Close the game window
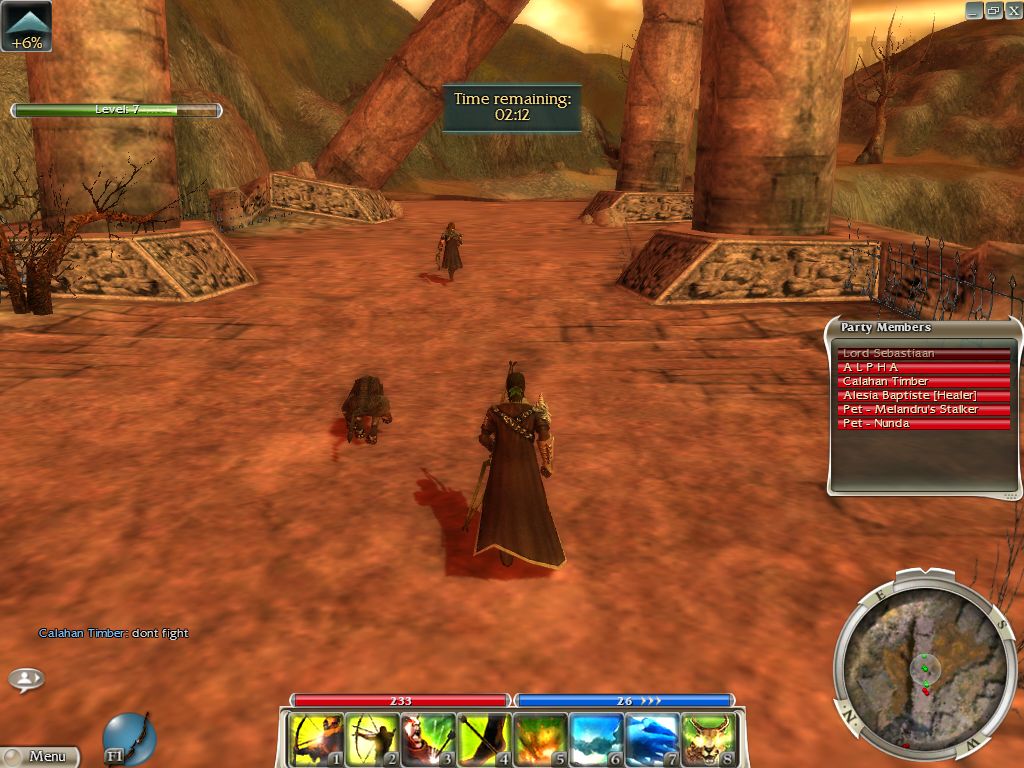 tap(1012, 10)
